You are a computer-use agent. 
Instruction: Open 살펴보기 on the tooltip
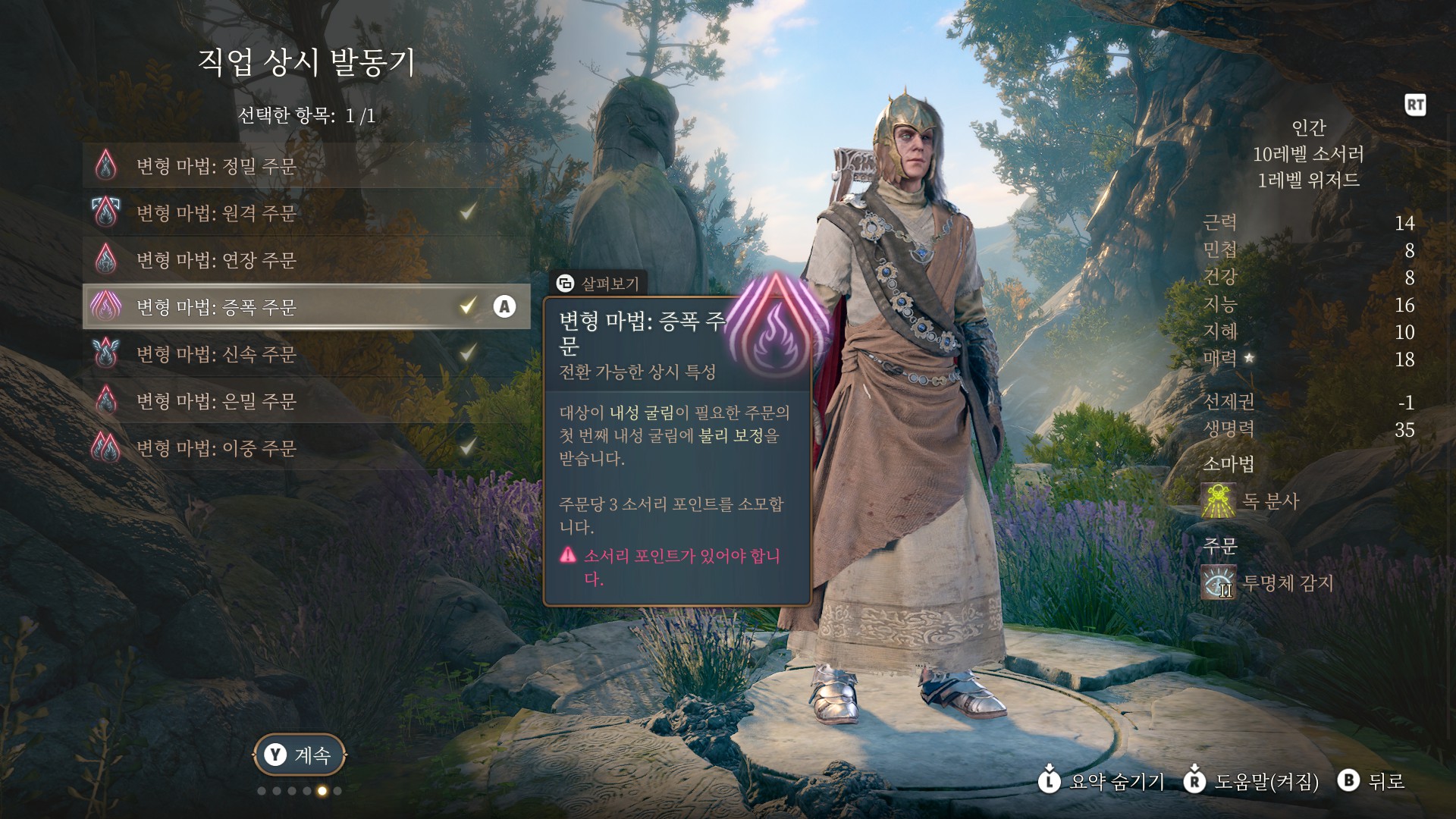click(x=598, y=284)
